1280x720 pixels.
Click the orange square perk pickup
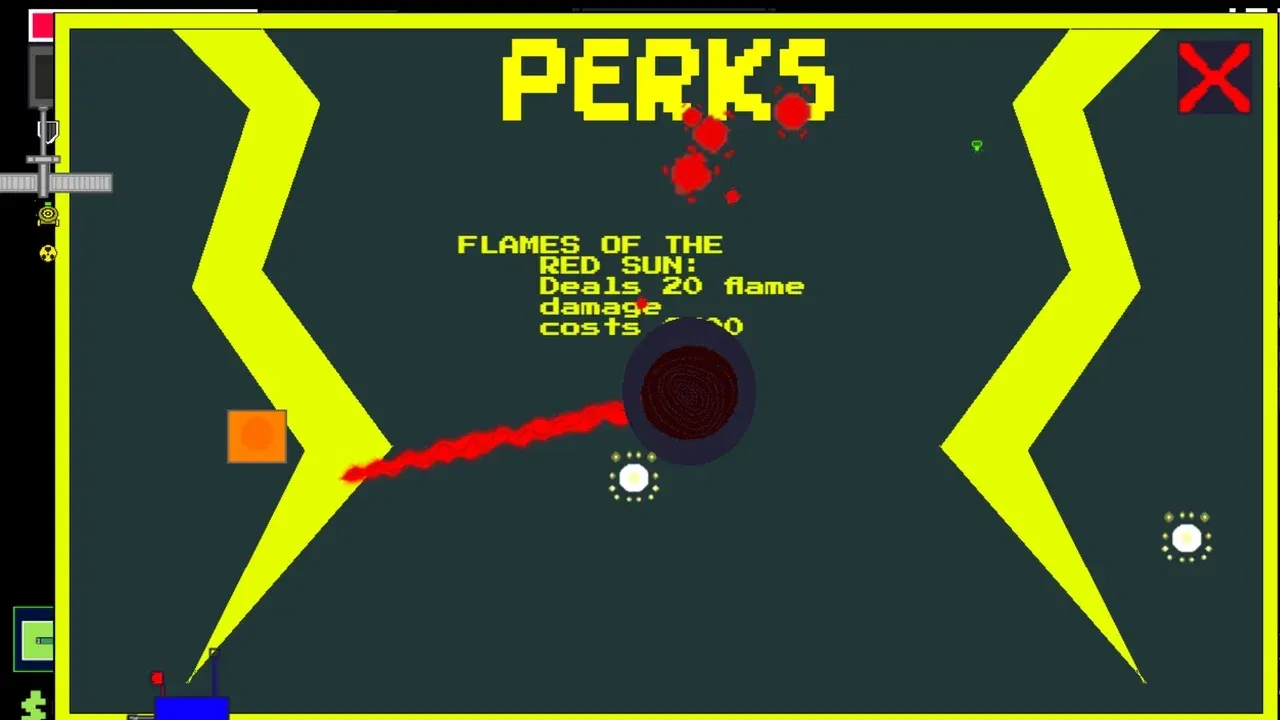[257, 438]
